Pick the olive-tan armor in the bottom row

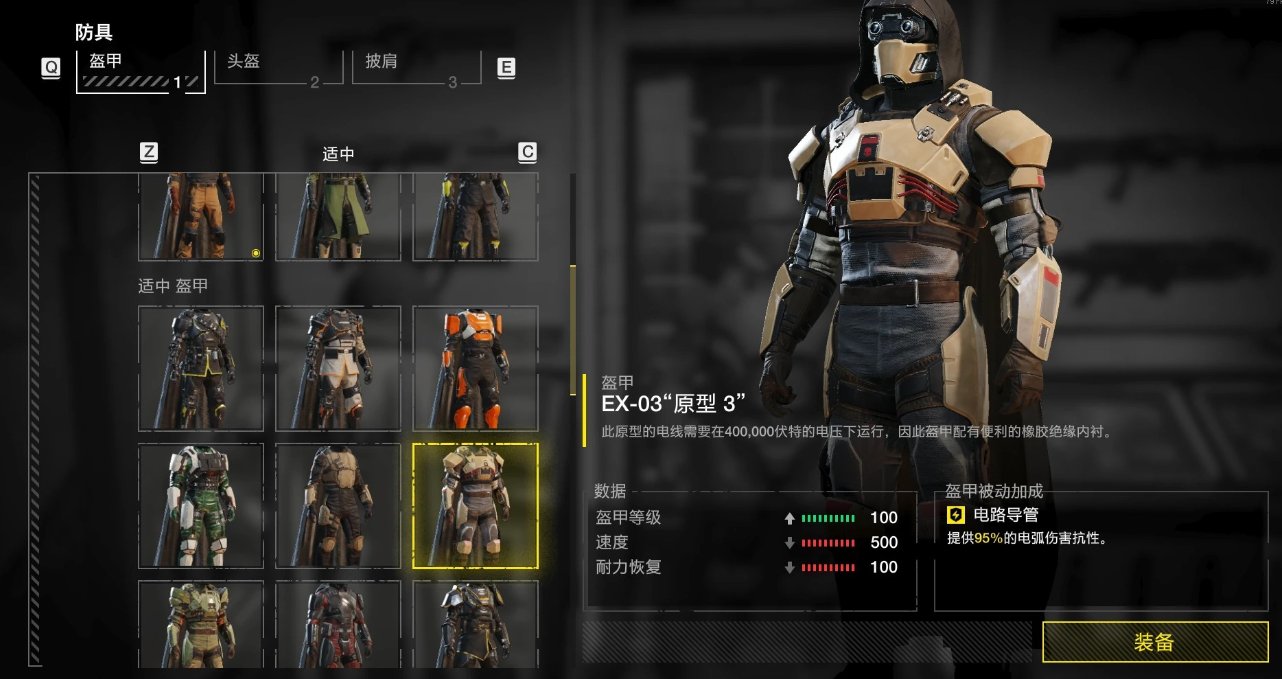tap(201, 624)
